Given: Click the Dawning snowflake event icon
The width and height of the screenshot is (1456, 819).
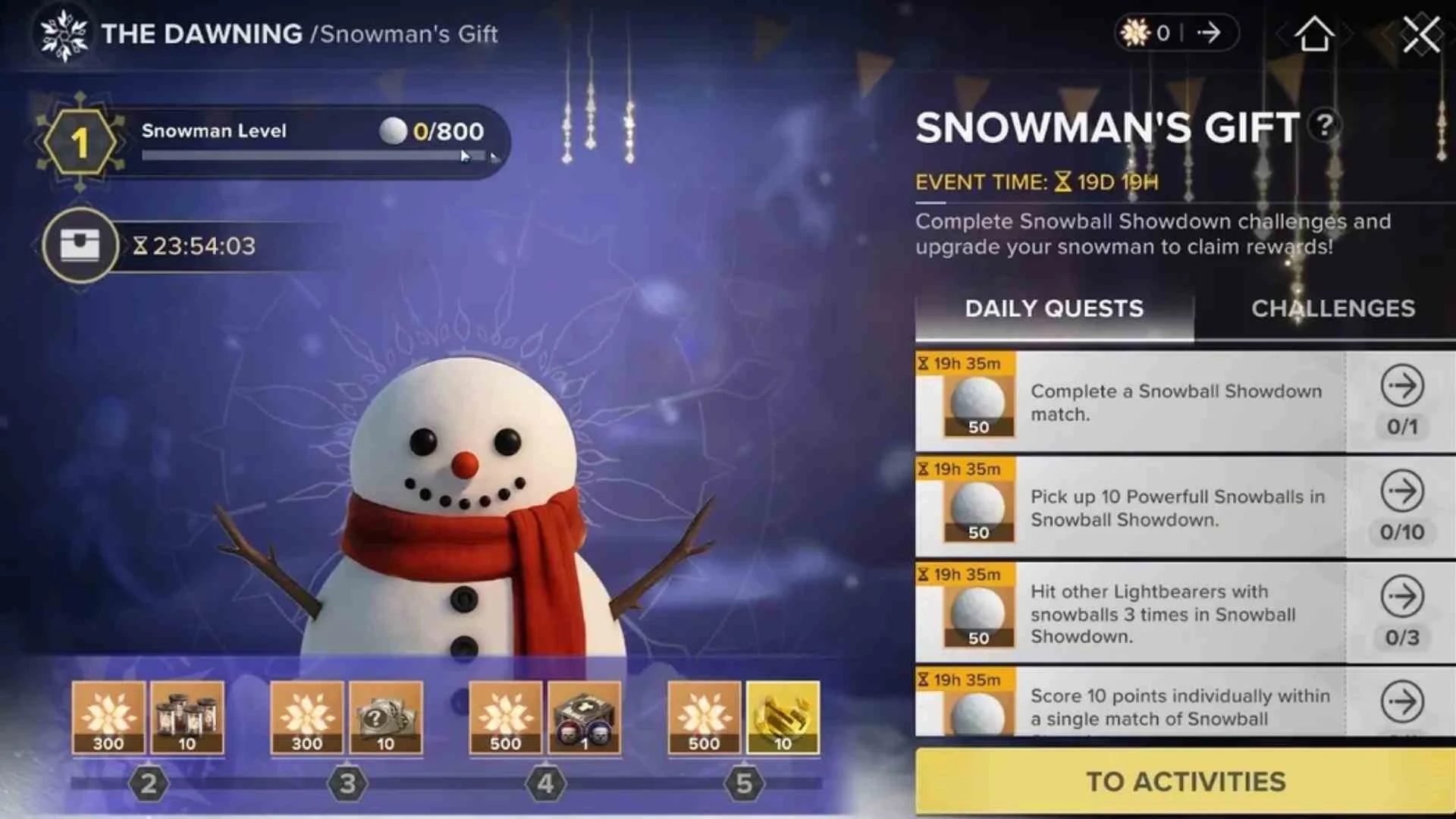Looking at the screenshot, I should [x=64, y=33].
